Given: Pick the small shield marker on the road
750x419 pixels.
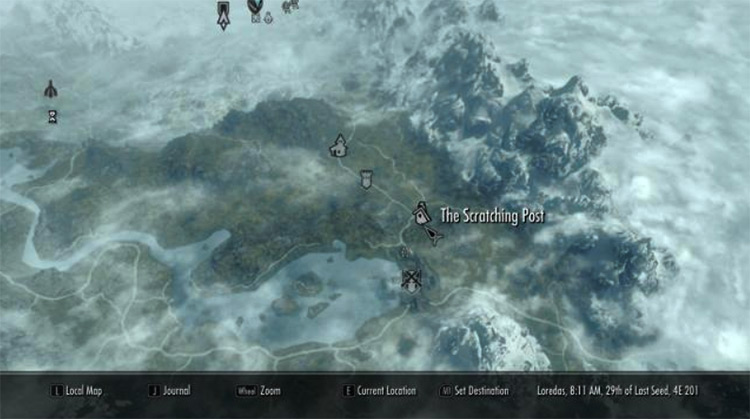Looking at the screenshot, I should [367, 179].
